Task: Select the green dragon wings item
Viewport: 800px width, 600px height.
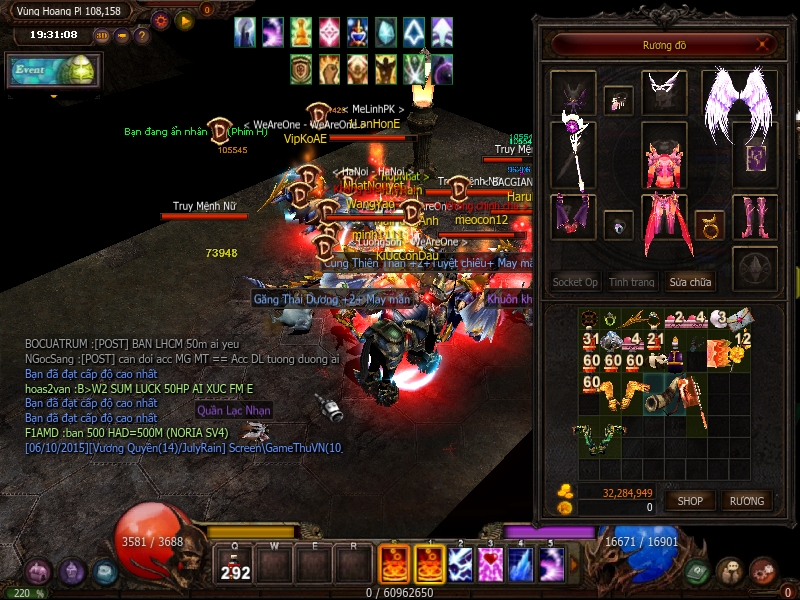Action: coord(597,437)
